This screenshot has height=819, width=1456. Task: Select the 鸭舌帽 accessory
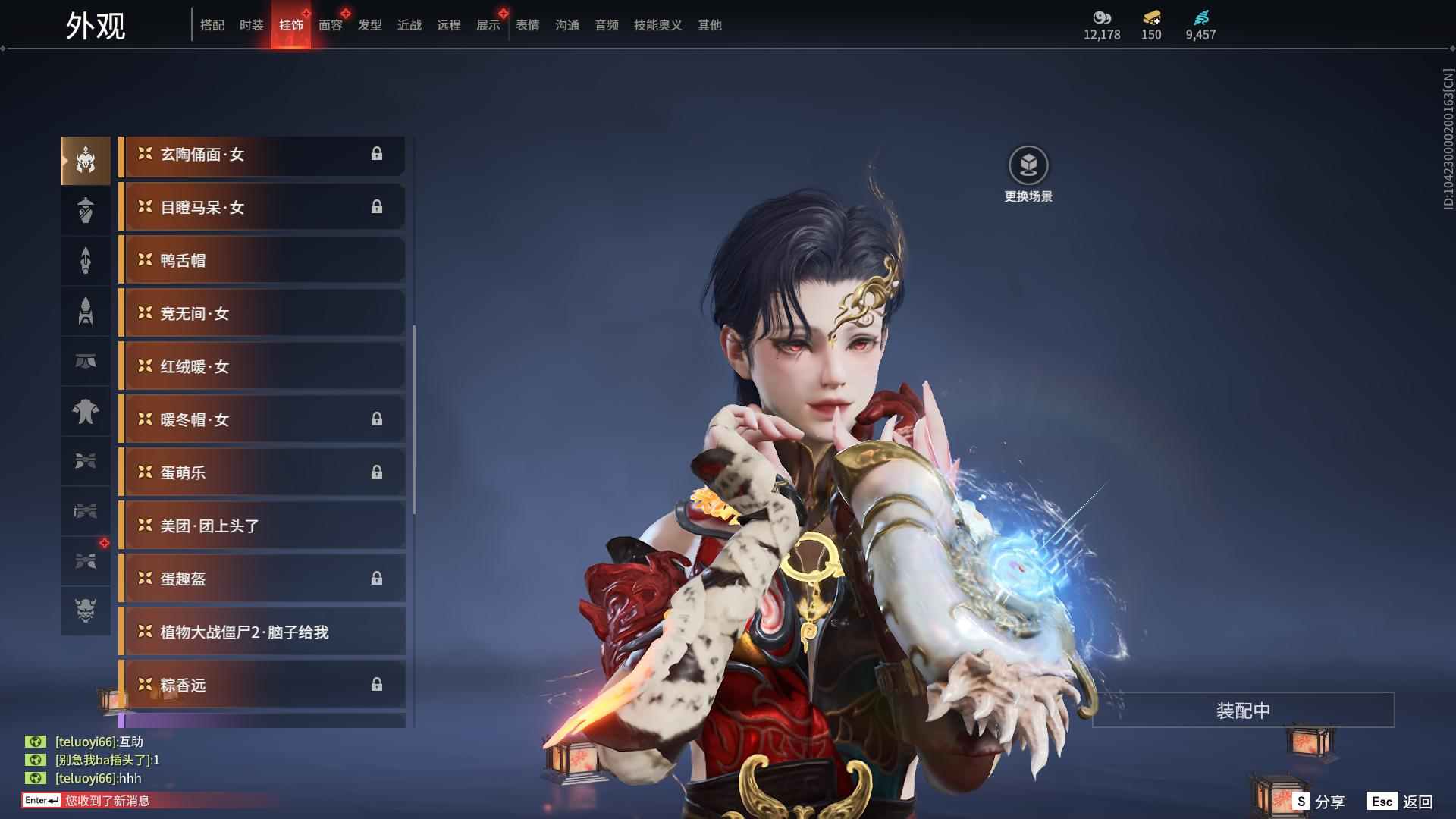(x=262, y=260)
